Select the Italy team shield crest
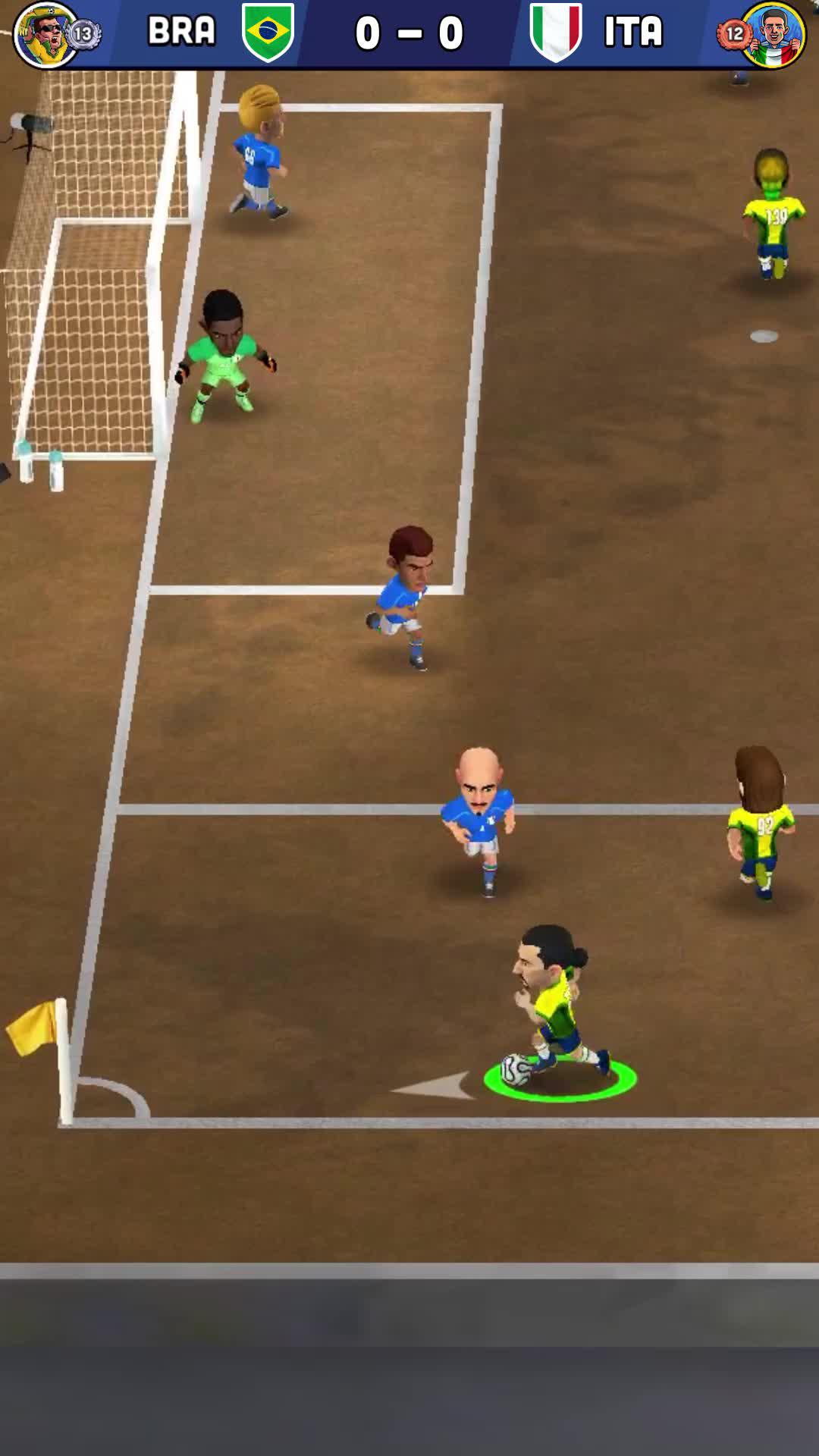Image resolution: width=819 pixels, height=1456 pixels. coord(556,32)
